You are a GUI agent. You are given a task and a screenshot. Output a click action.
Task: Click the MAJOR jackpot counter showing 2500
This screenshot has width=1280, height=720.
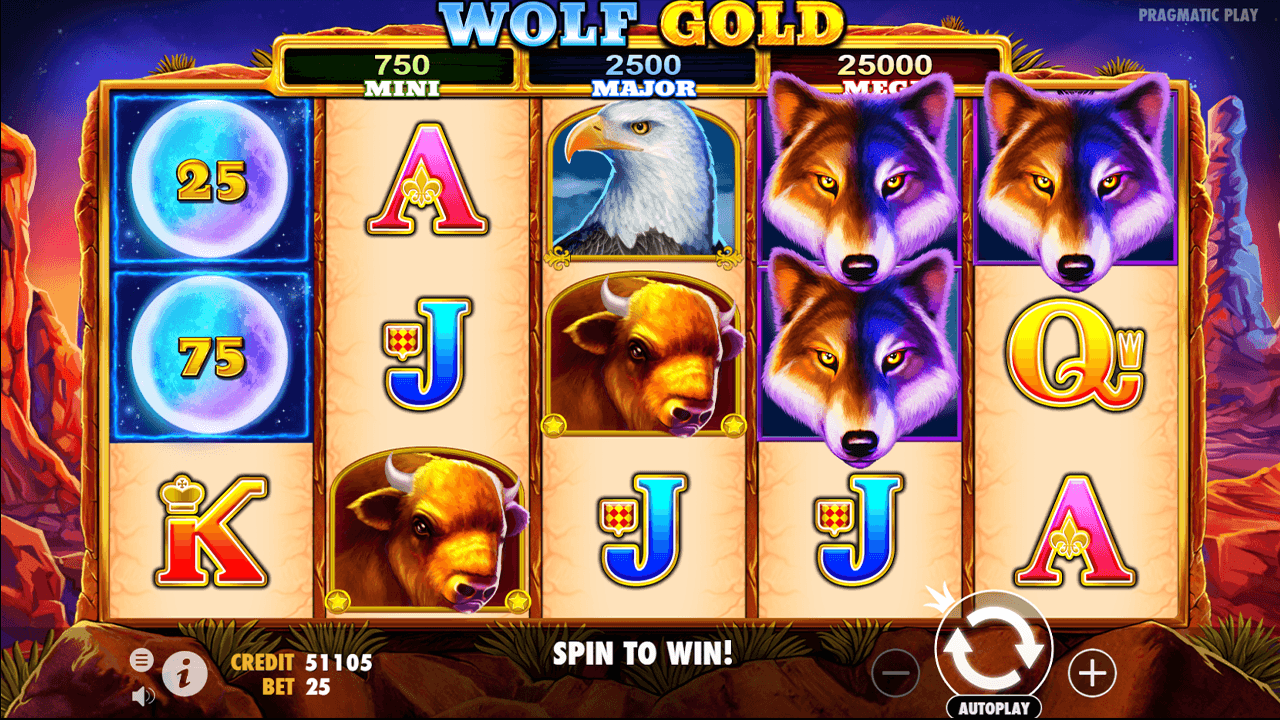(x=640, y=68)
